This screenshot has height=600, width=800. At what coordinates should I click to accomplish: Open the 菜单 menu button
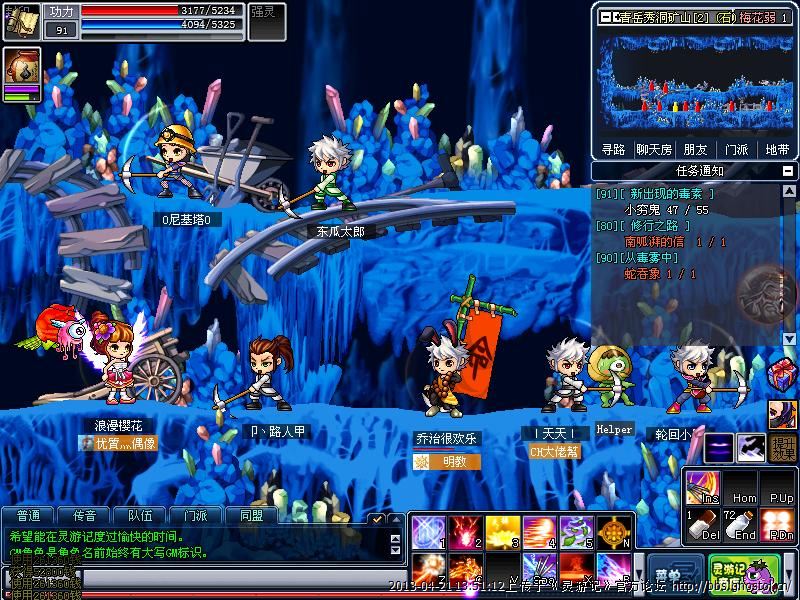674,574
